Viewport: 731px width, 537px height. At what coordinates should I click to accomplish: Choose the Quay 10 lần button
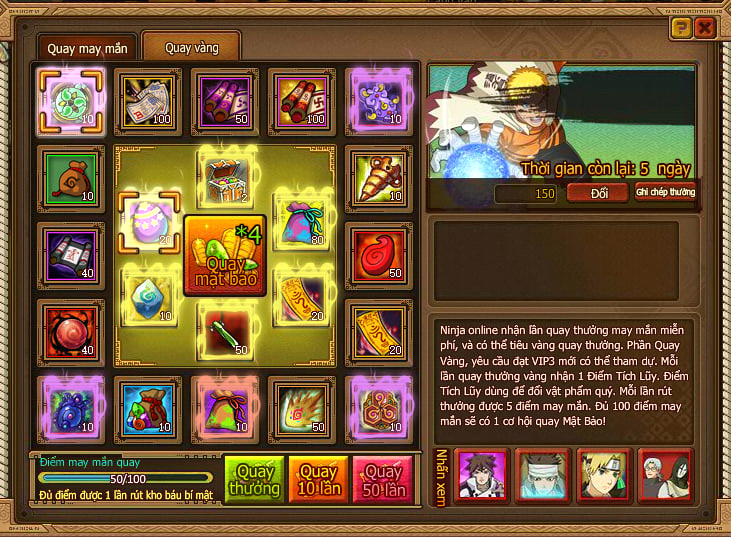click(x=318, y=481)
